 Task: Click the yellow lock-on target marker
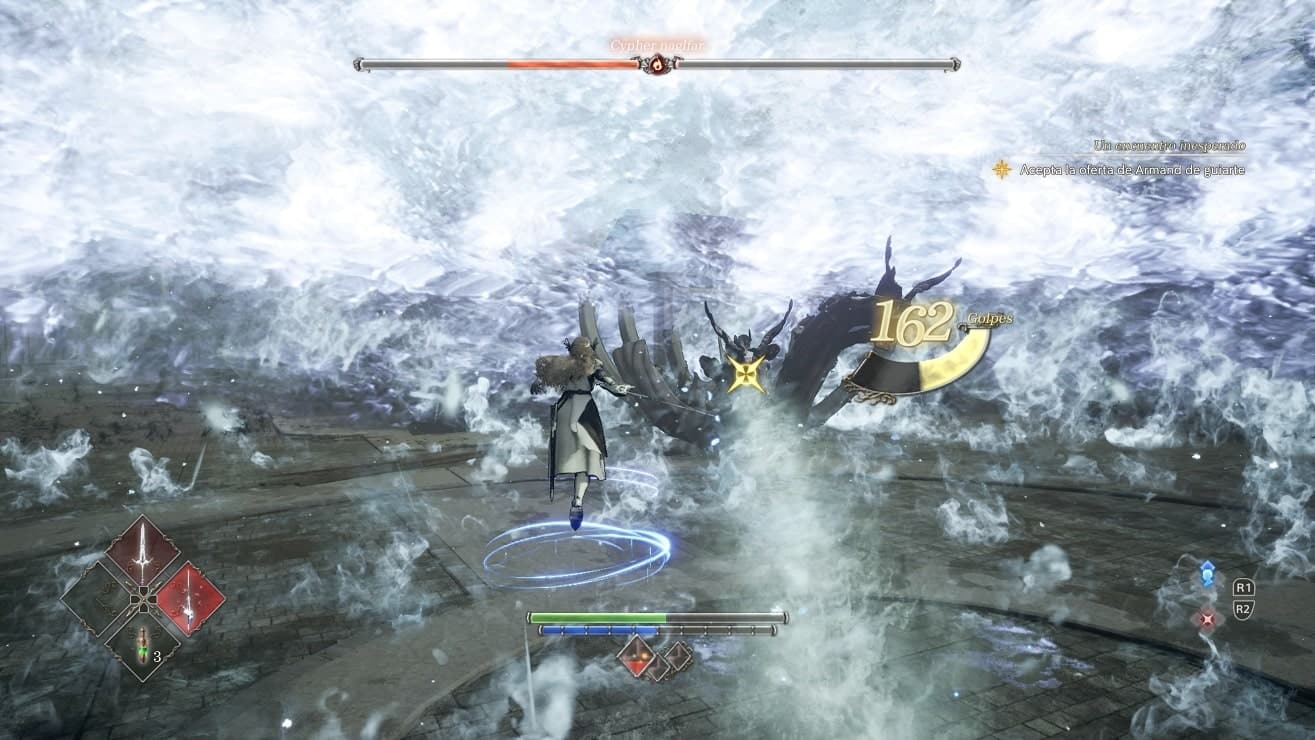tap(746, 373)
